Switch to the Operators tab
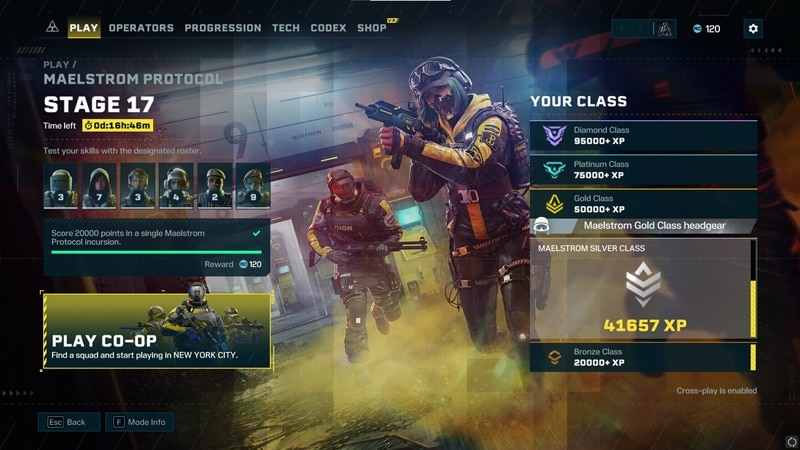Viewport: 800px width, 450px height. 141,28
